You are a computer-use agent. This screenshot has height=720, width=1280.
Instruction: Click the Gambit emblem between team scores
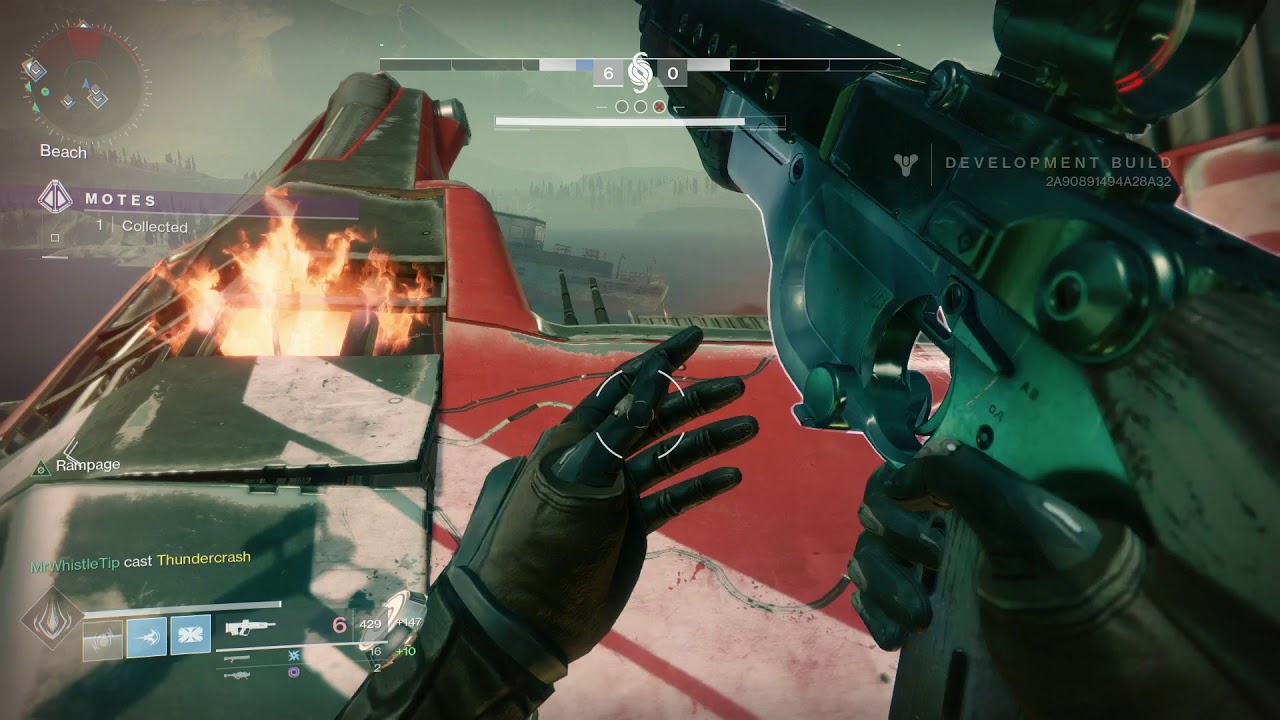[x=640, y=72]
